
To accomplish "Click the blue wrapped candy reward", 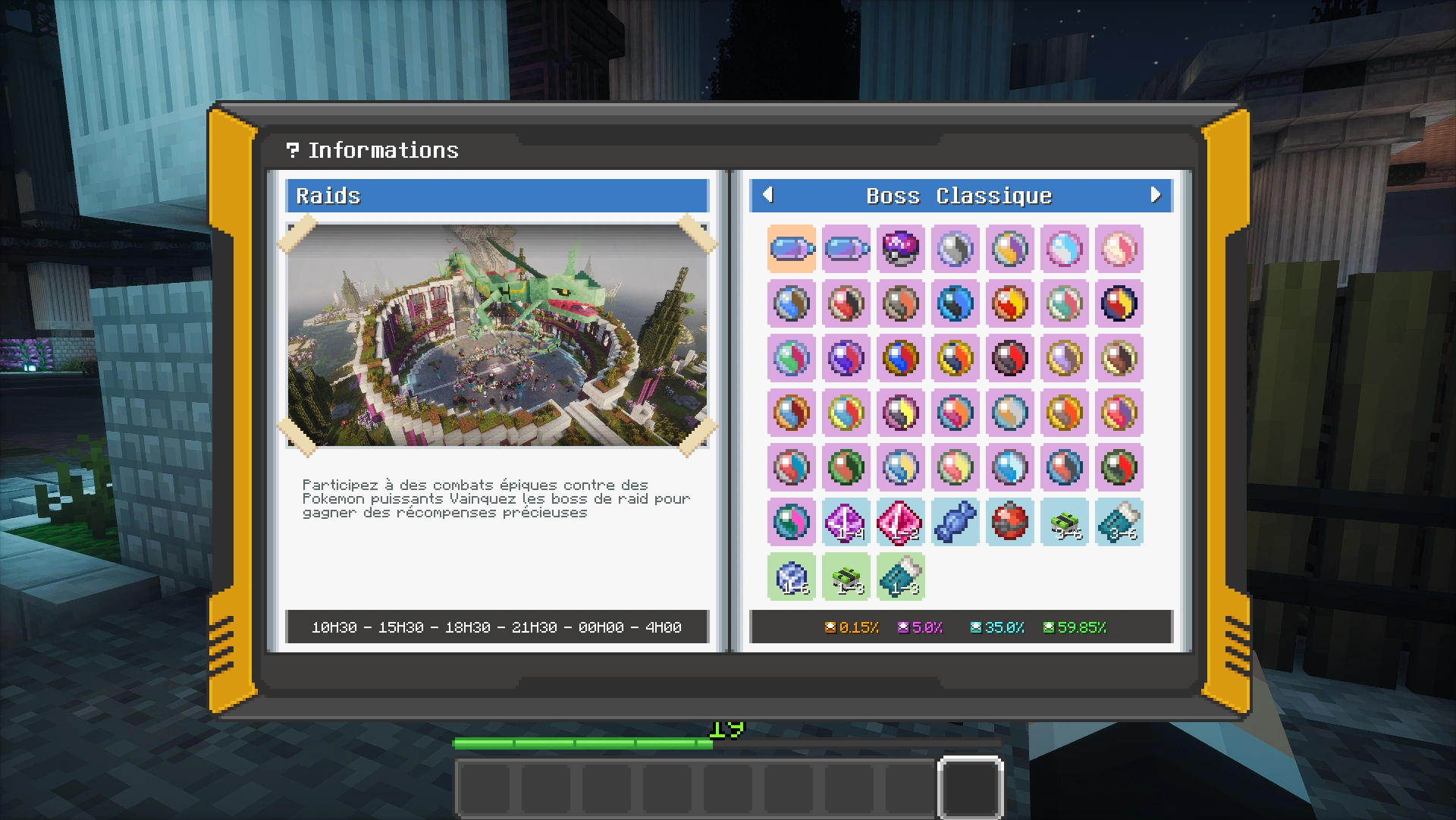I will tap(955, 522).
